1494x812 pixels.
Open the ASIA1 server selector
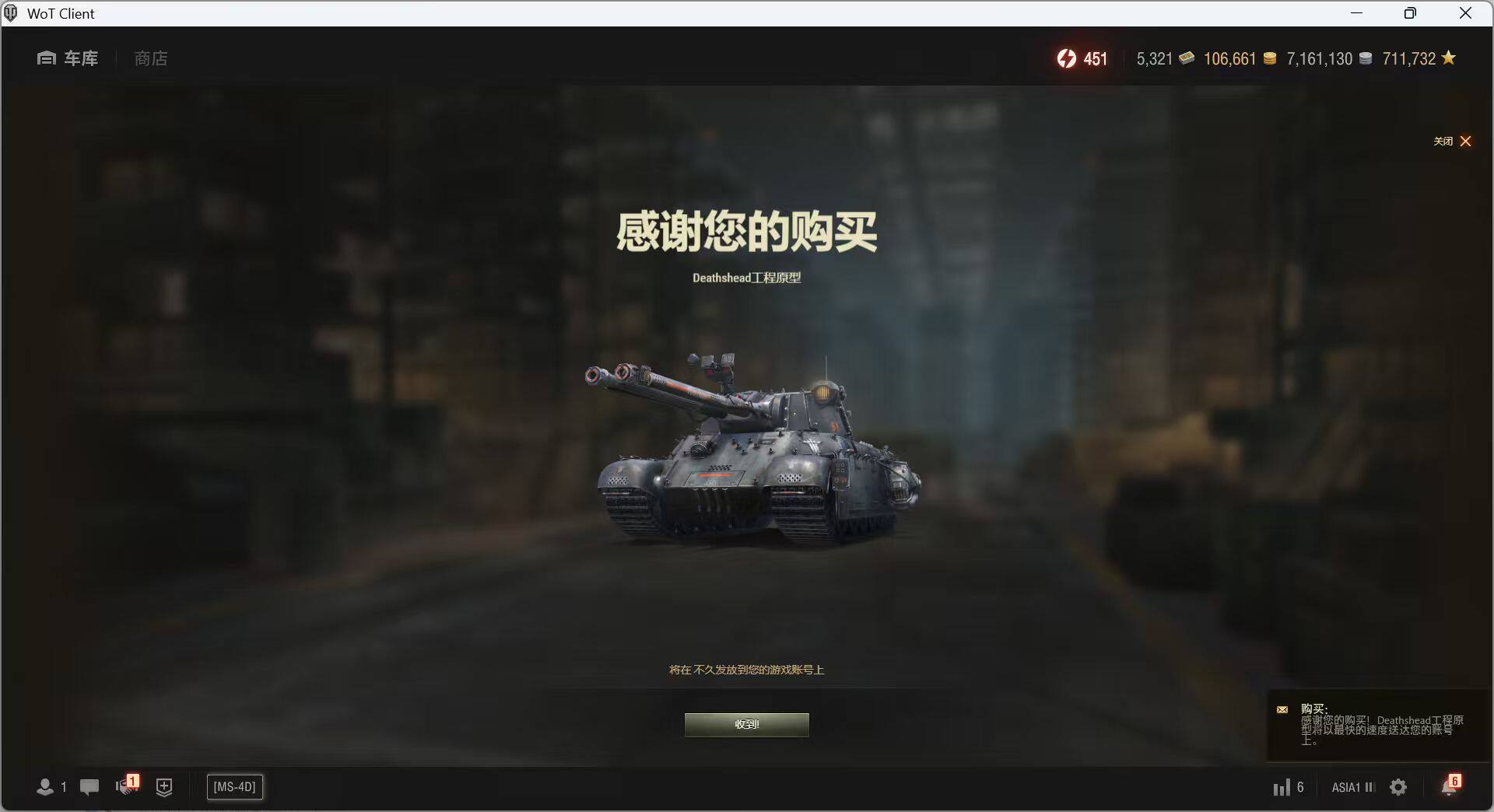point(1351,787)
